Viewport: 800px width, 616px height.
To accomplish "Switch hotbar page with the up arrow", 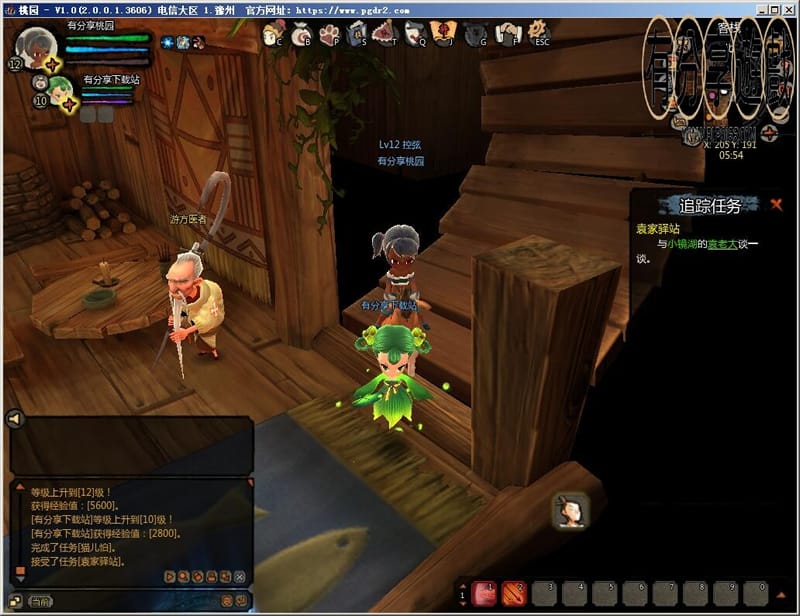I will coord(464,586).
